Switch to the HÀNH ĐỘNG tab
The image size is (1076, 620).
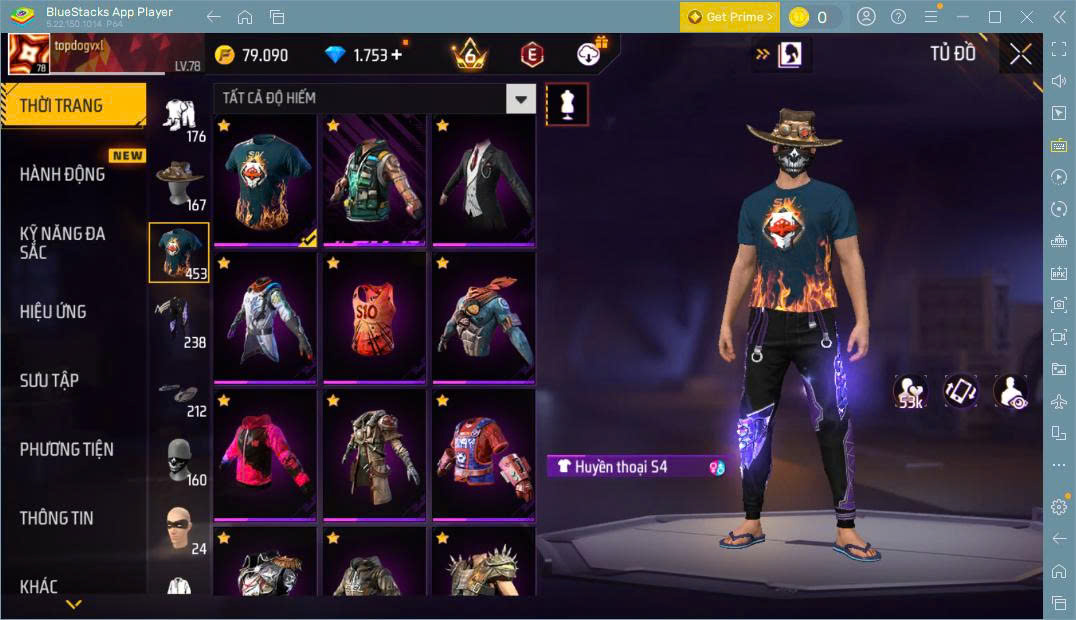coord(63,174)
